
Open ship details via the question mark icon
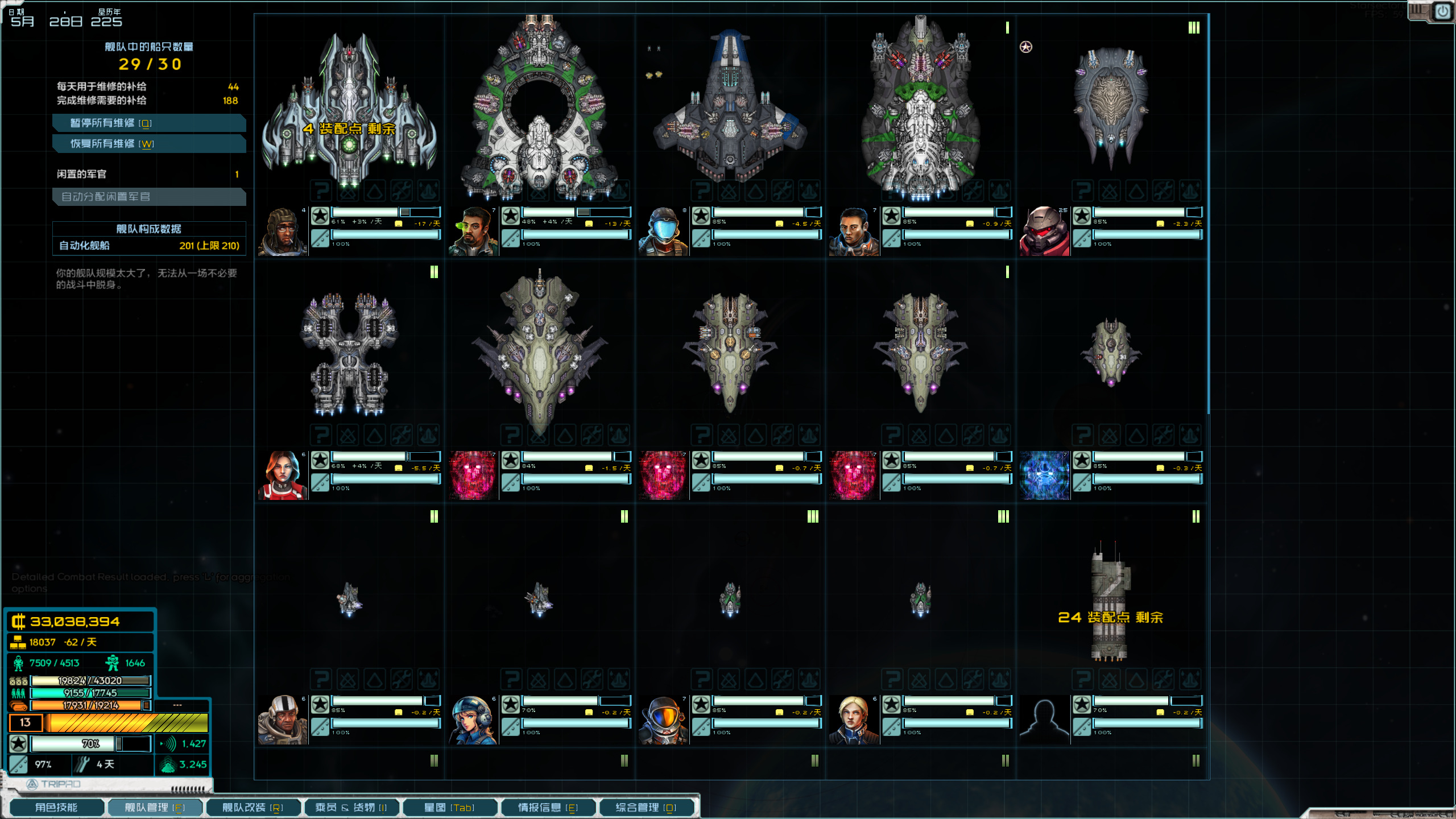point(321,192)
